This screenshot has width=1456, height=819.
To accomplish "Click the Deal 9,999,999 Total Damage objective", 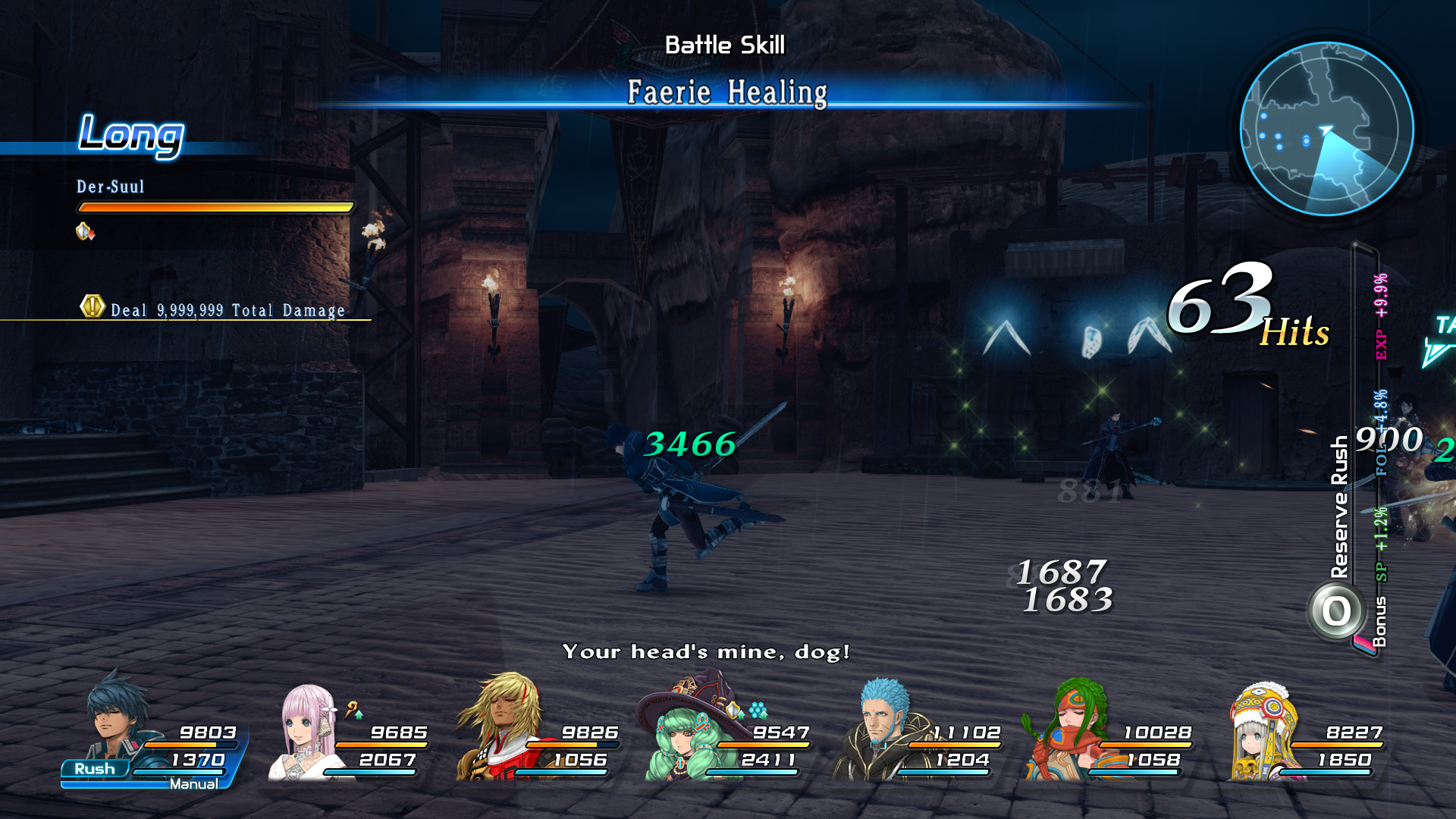I will click(226, 309).
